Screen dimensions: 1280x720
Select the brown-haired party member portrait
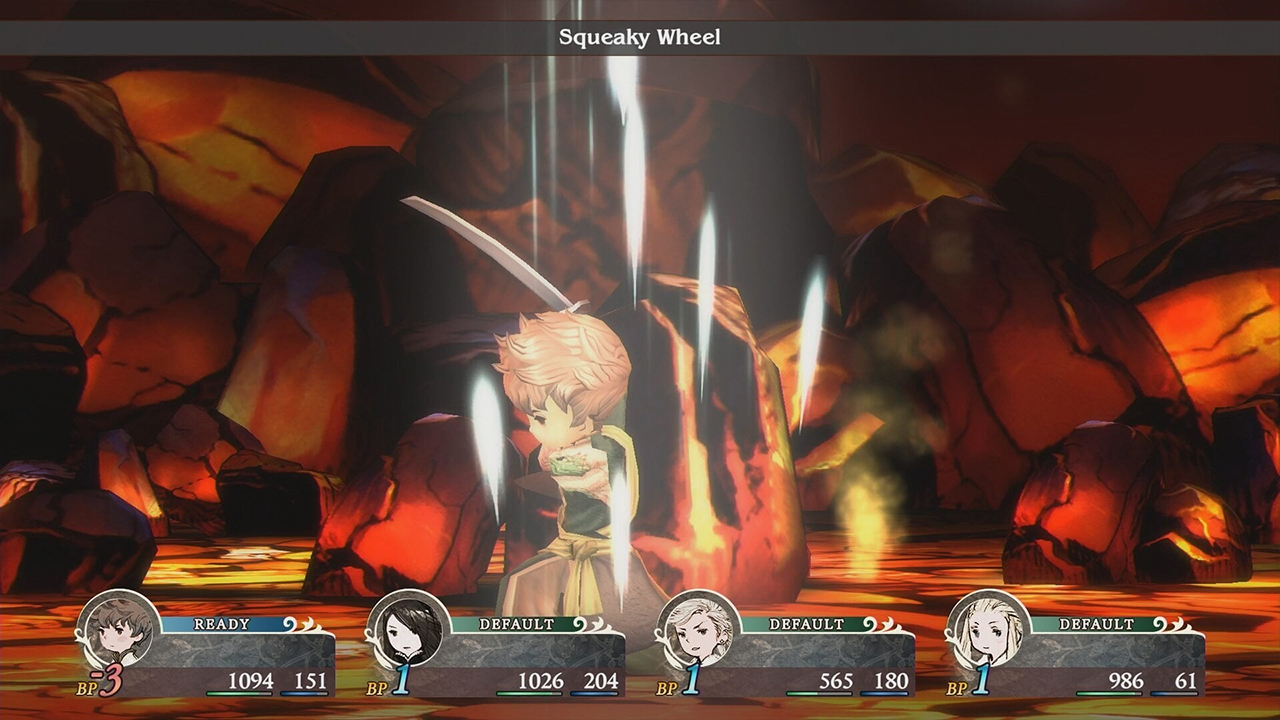(x=117, y=631)
